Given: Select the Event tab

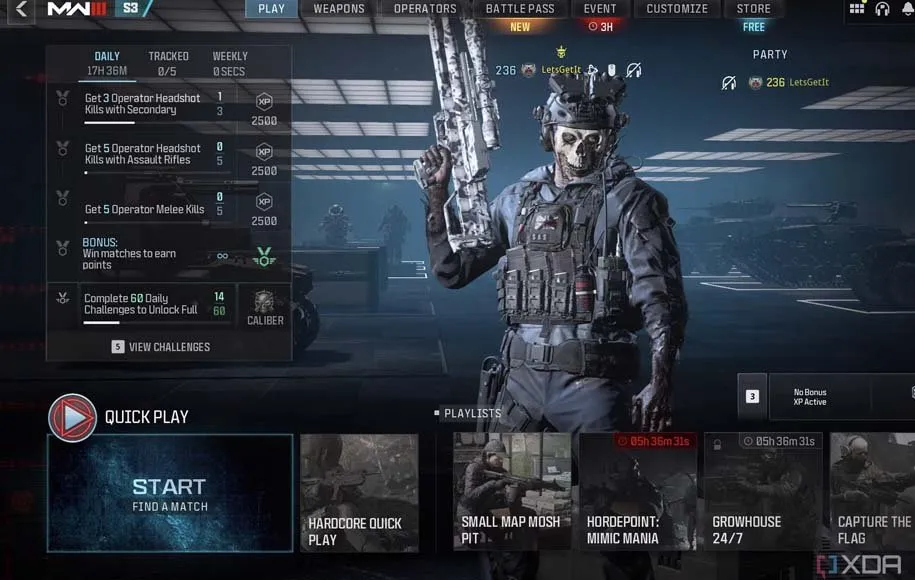Looking at the screenshot, I should click(x=600, y=9).
